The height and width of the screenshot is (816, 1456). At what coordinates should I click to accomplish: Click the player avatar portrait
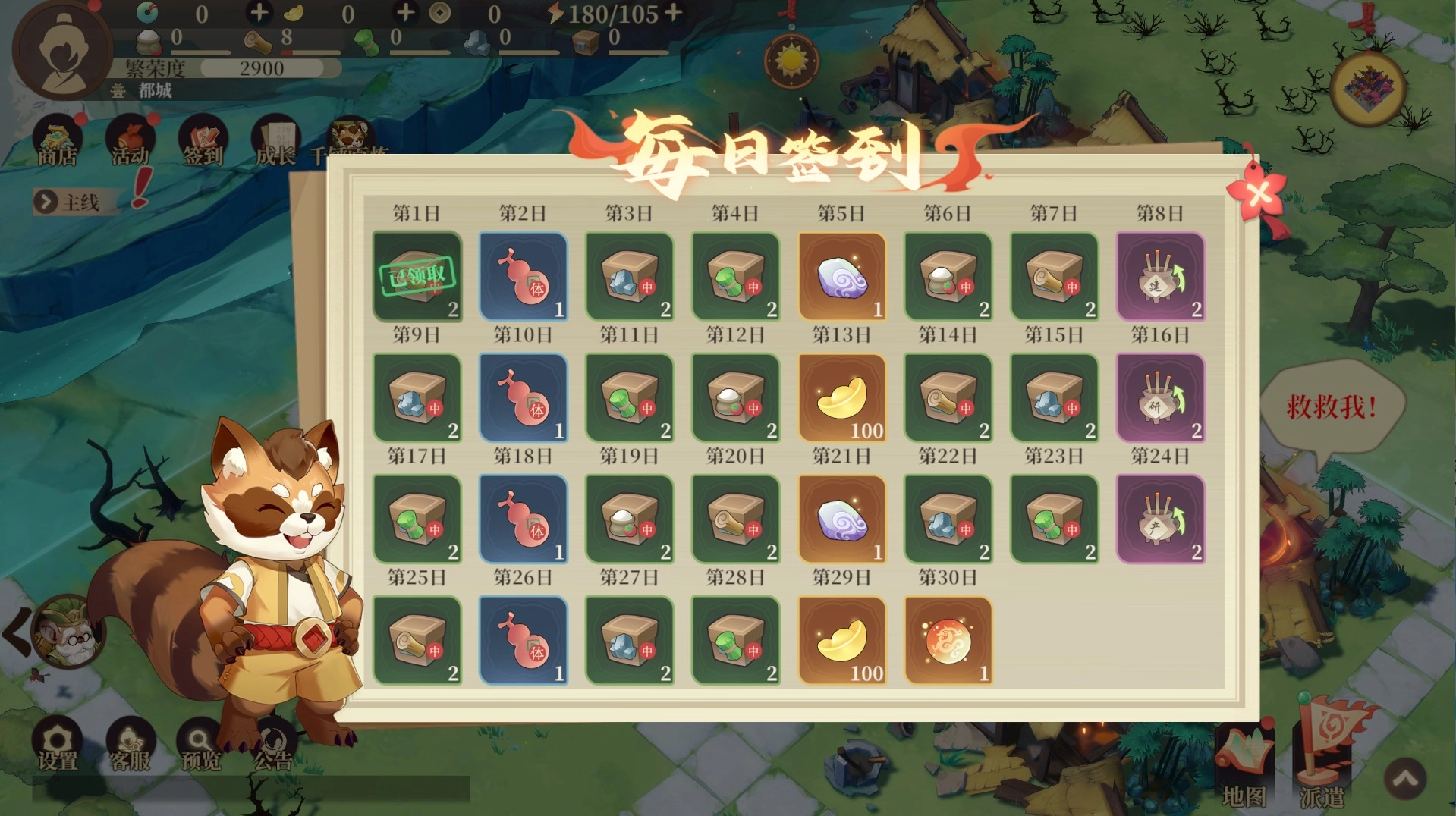(x=62, y=50)
